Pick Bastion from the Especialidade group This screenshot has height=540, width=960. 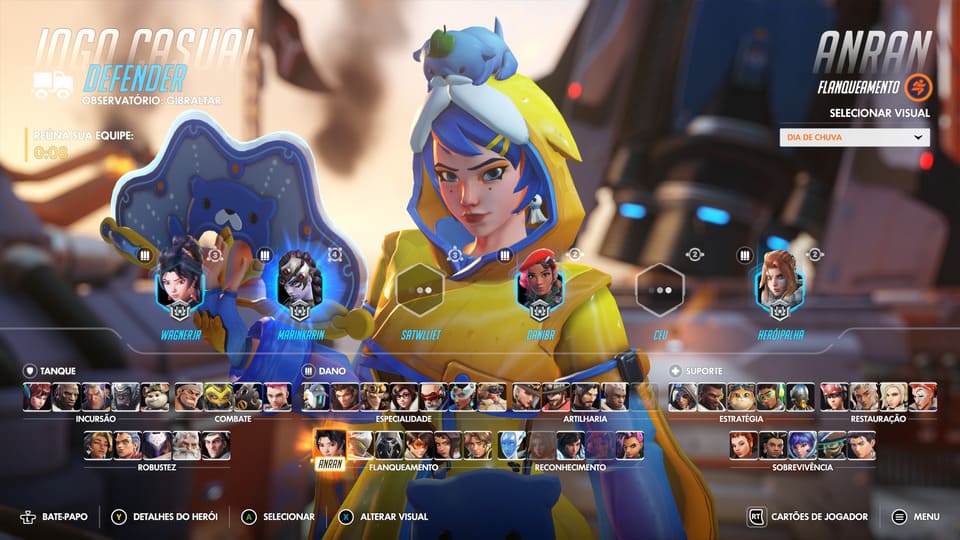[316, 397]
